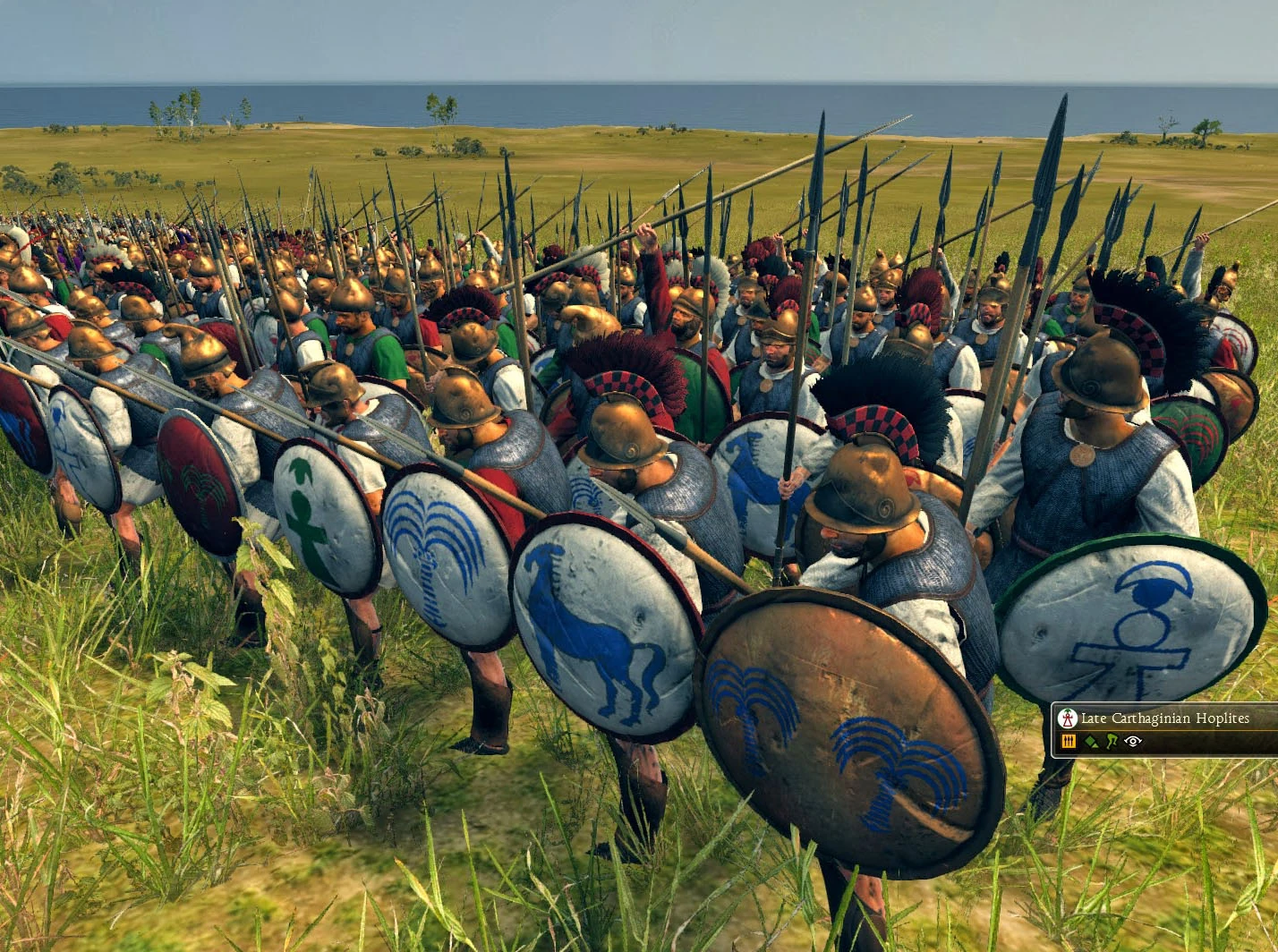Toggle the unit visibility eye indicator
The height and width of the screenshot is (952, 1278).
[1131, 742]
